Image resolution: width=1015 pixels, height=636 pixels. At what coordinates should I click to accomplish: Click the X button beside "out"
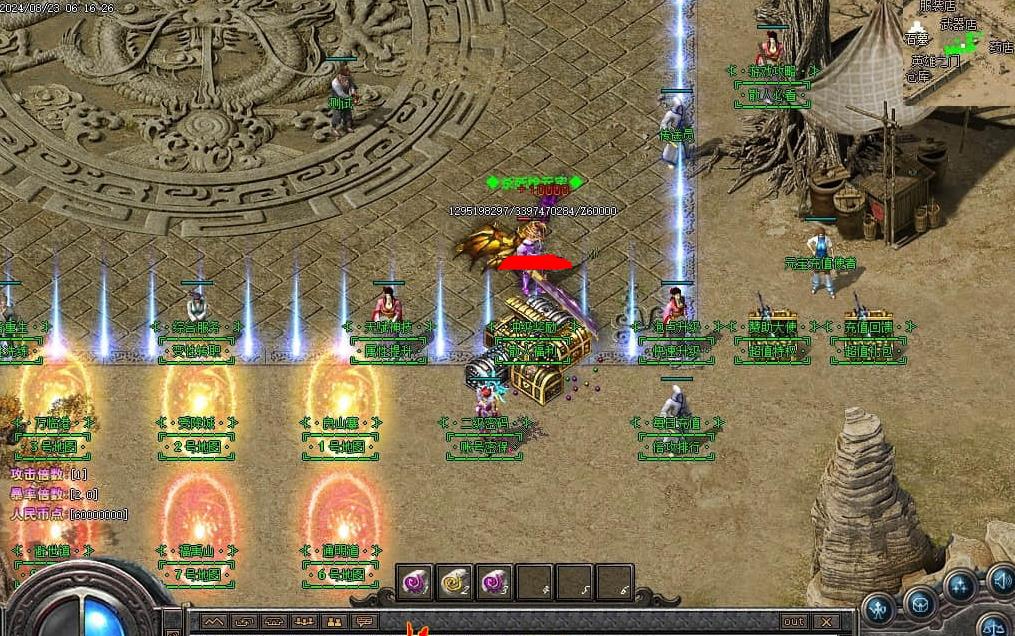tap(829, 621)
